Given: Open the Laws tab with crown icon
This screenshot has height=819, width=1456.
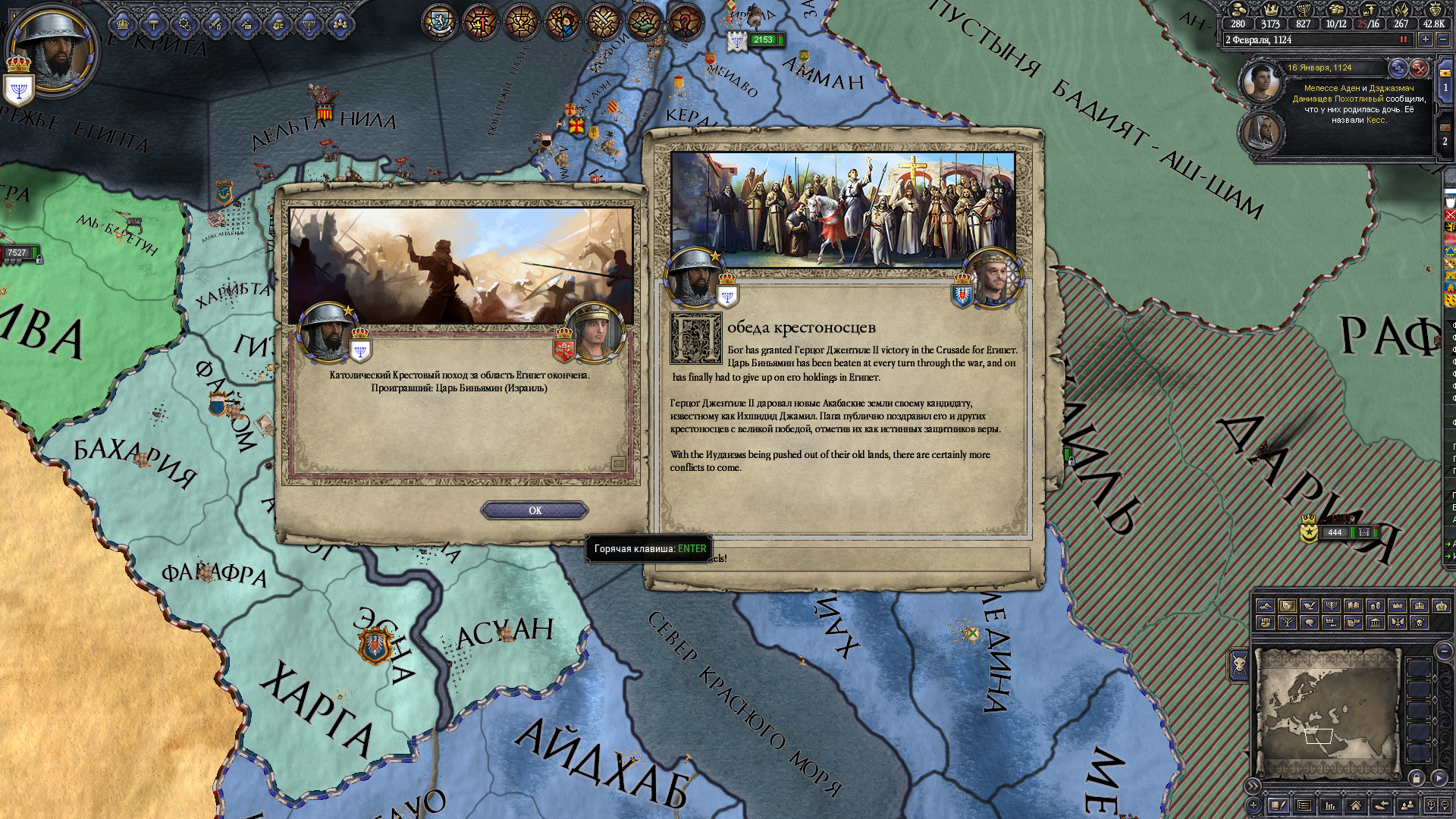Looking at the screenshot, I should pyautogui.click(x=123, y=25).
